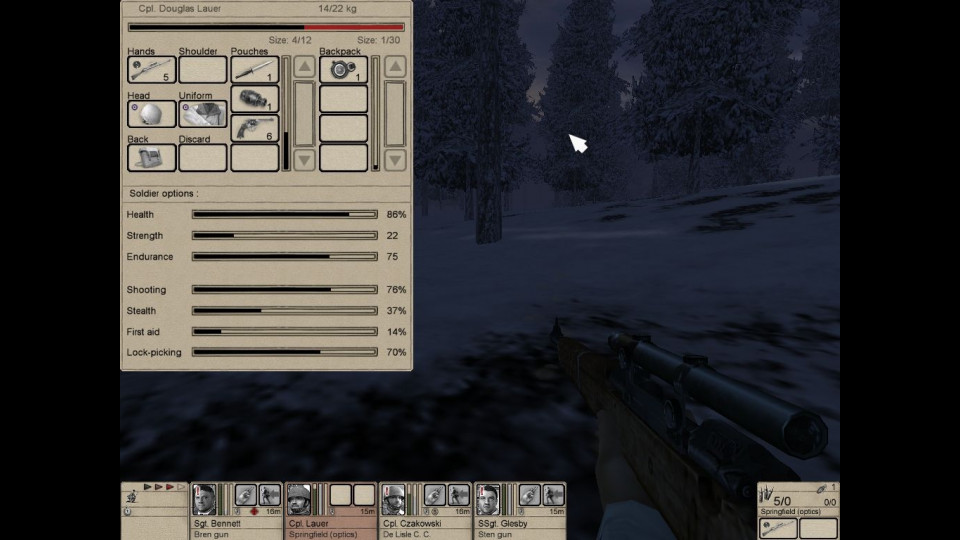Click the Pouches scroll up arrow
This screenshot has width=960, height=540.
[x=305, y=67]
